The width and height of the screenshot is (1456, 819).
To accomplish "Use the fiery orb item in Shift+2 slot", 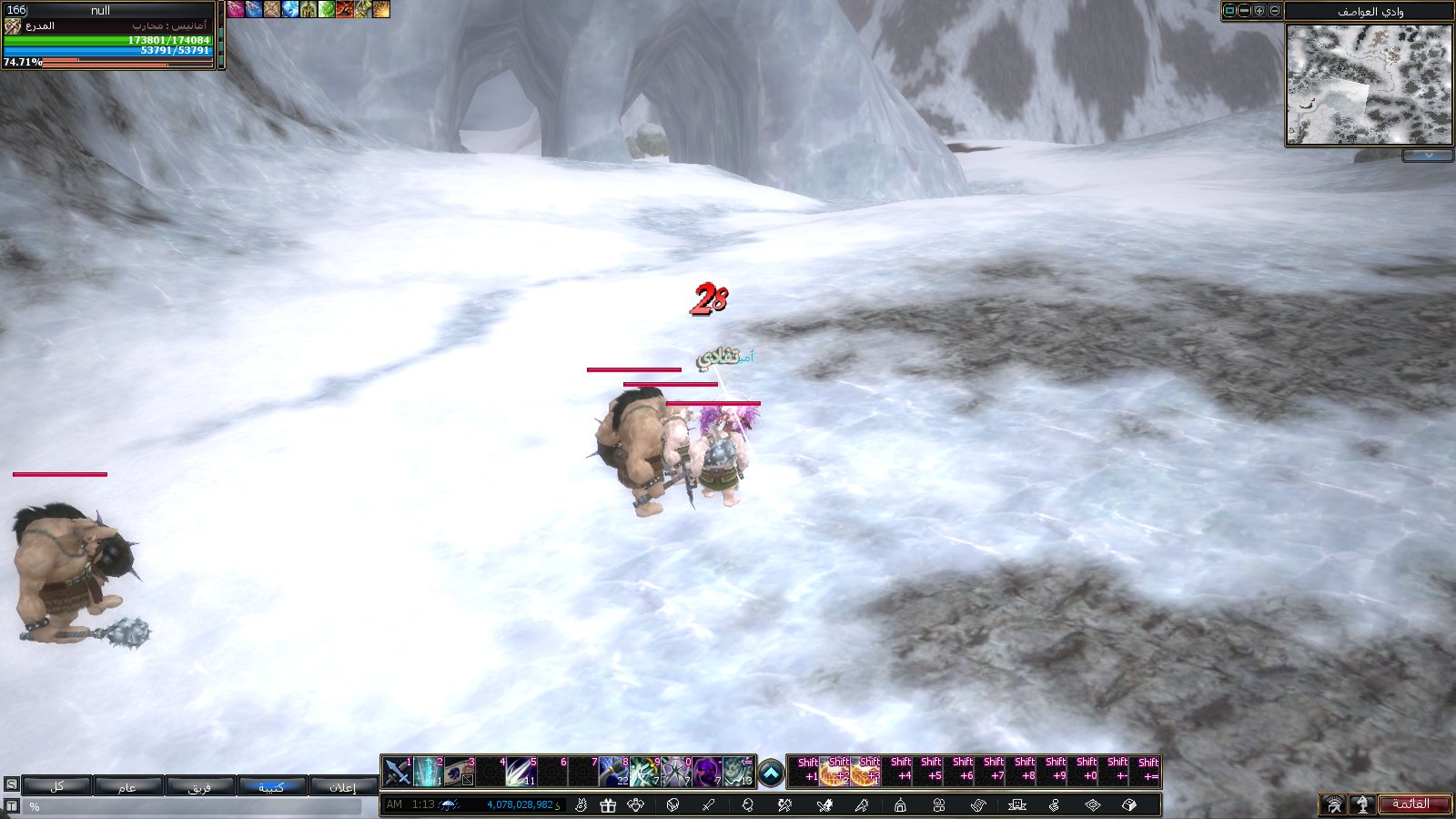I will point(834,773).
